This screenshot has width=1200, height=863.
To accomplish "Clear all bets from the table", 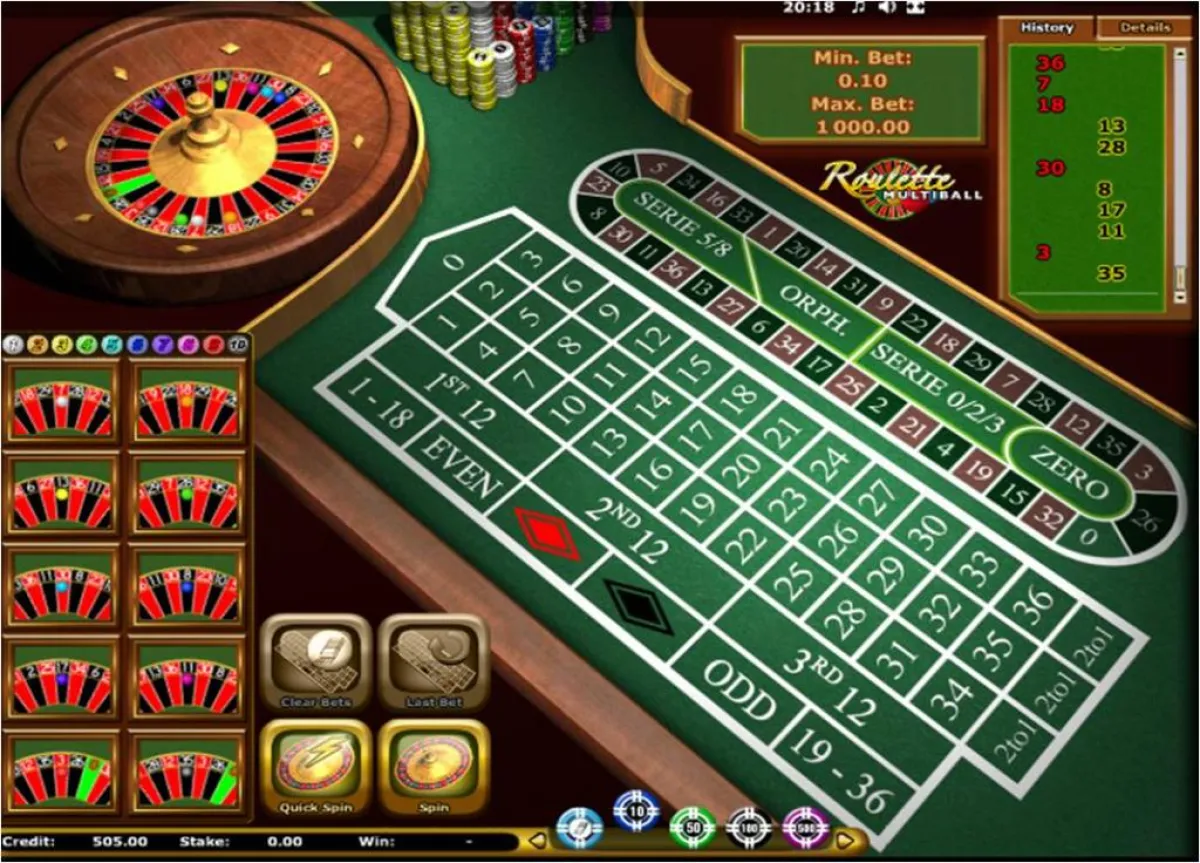I will tap(316, 660).
